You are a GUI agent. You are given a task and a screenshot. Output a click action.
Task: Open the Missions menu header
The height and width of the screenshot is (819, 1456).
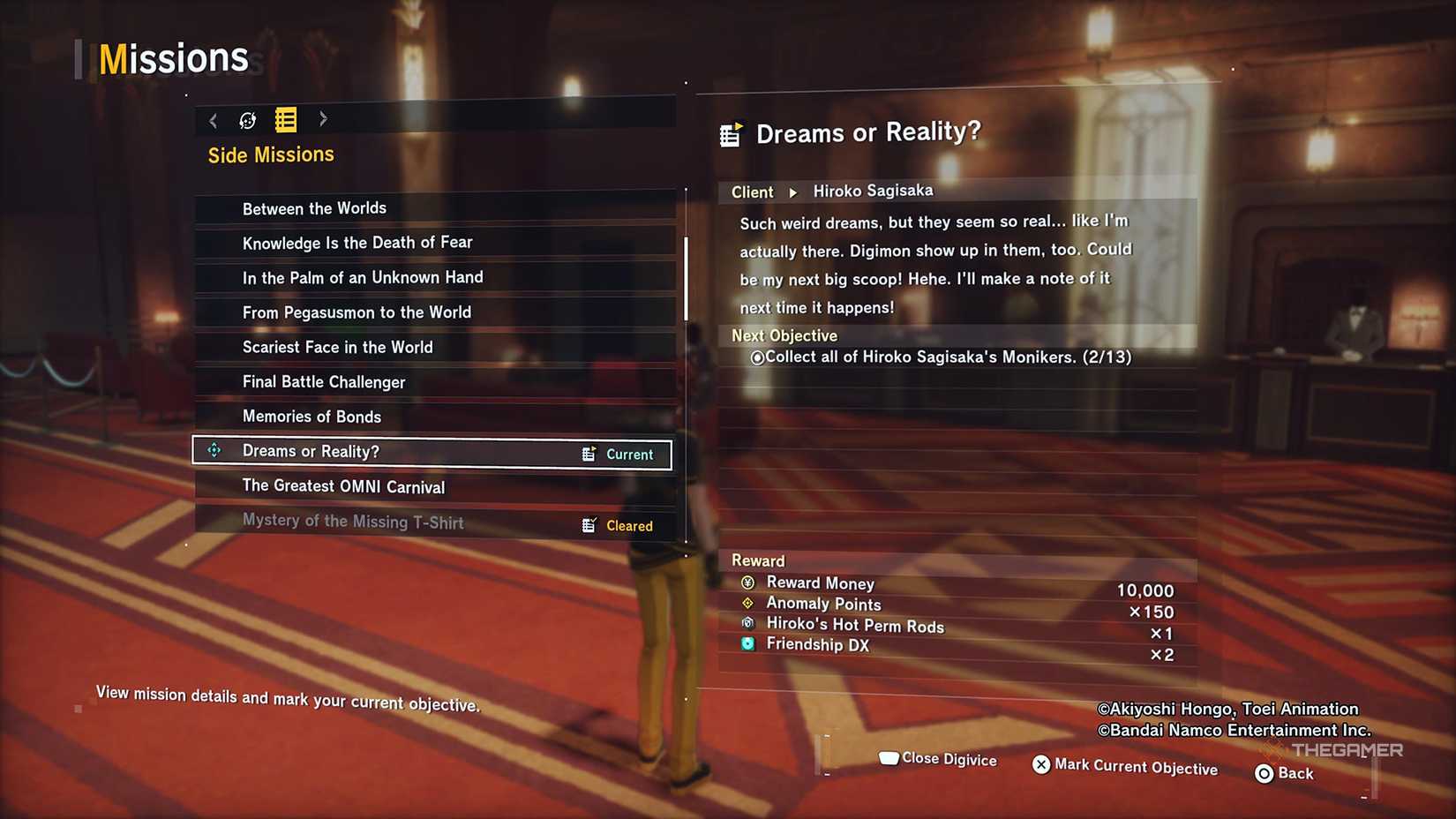tap(173, 56)
